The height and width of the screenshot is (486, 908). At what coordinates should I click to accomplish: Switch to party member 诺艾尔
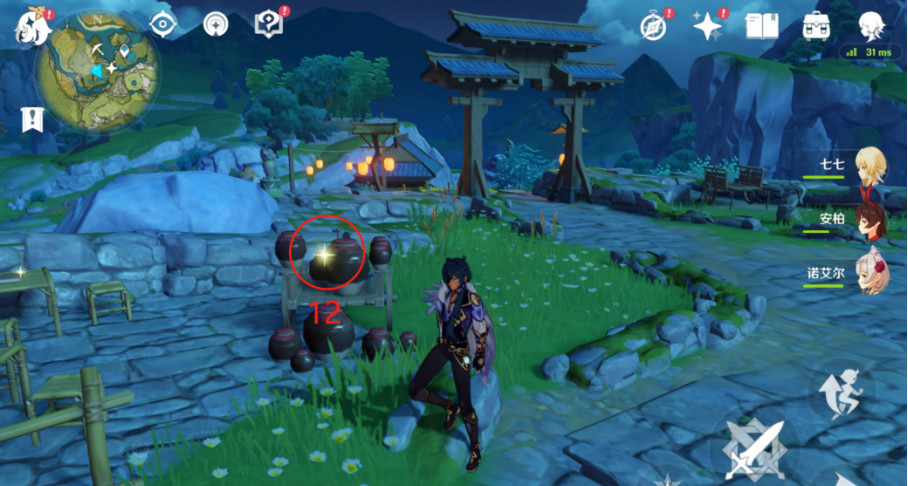click(x=866, y=270)
